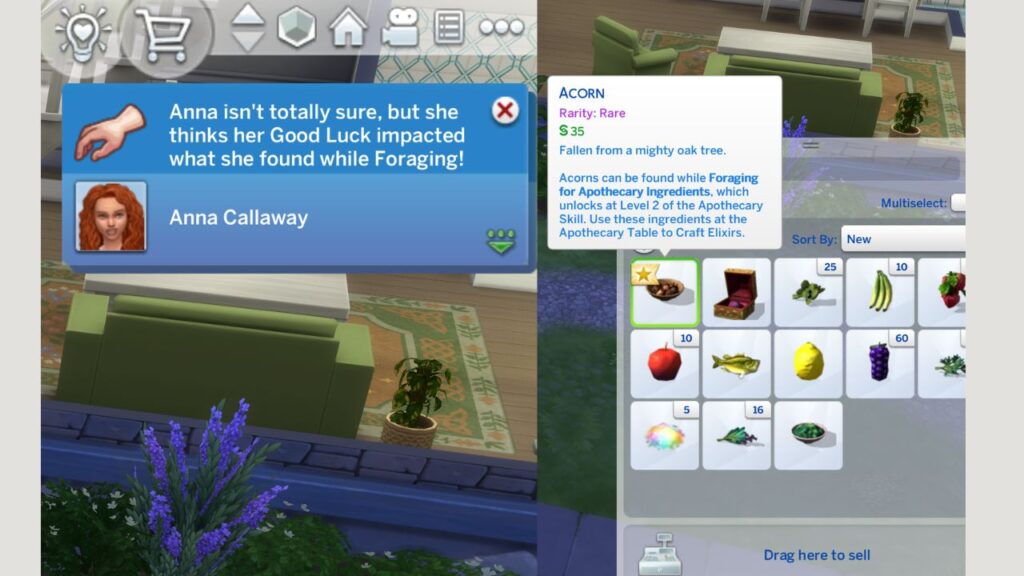1024x576 pixels.
Task: Expand the notification with the green arrow
Action: click(x=500, y=242)
